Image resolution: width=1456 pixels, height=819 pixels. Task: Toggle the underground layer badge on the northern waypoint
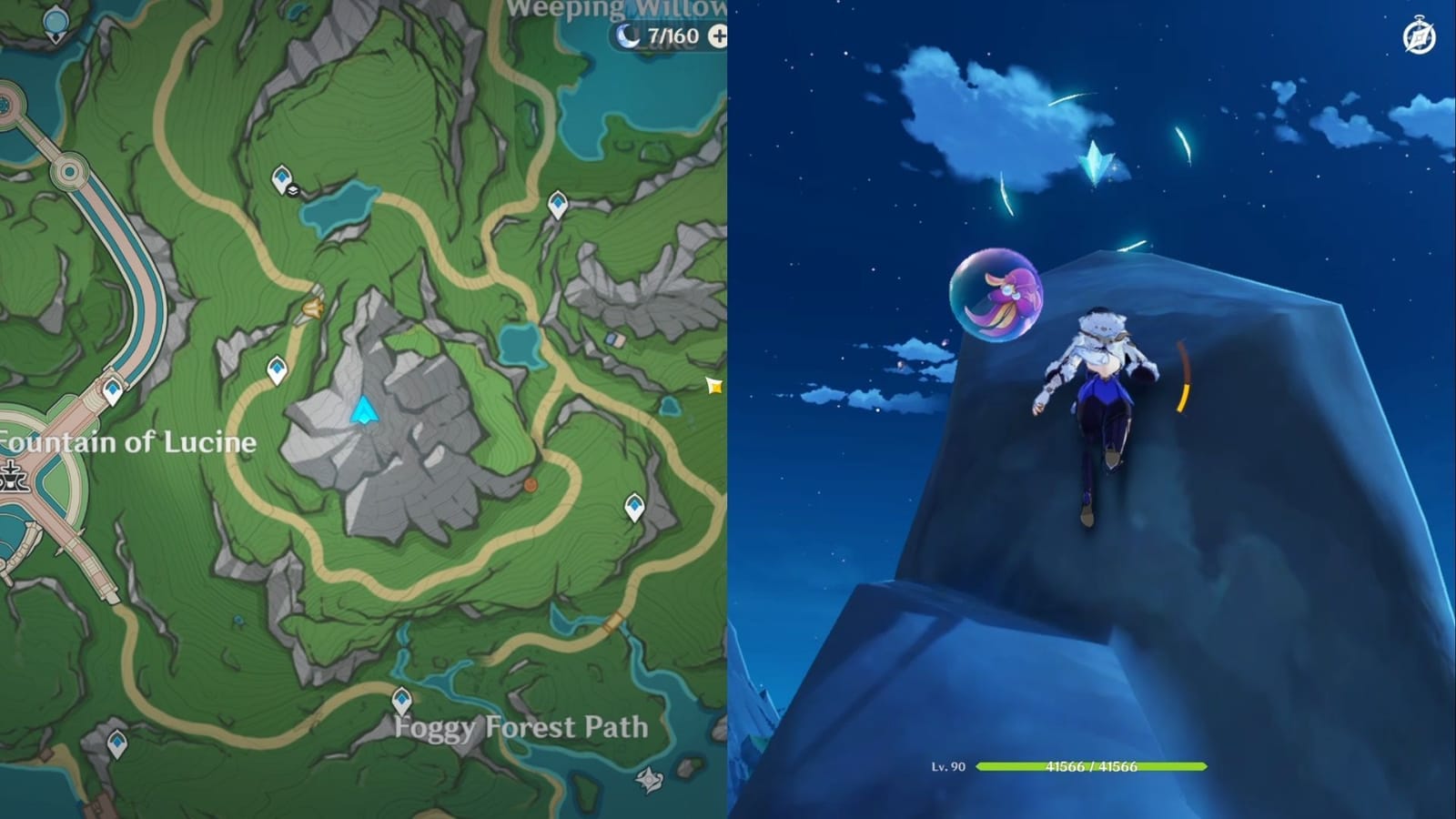[291, 192]
